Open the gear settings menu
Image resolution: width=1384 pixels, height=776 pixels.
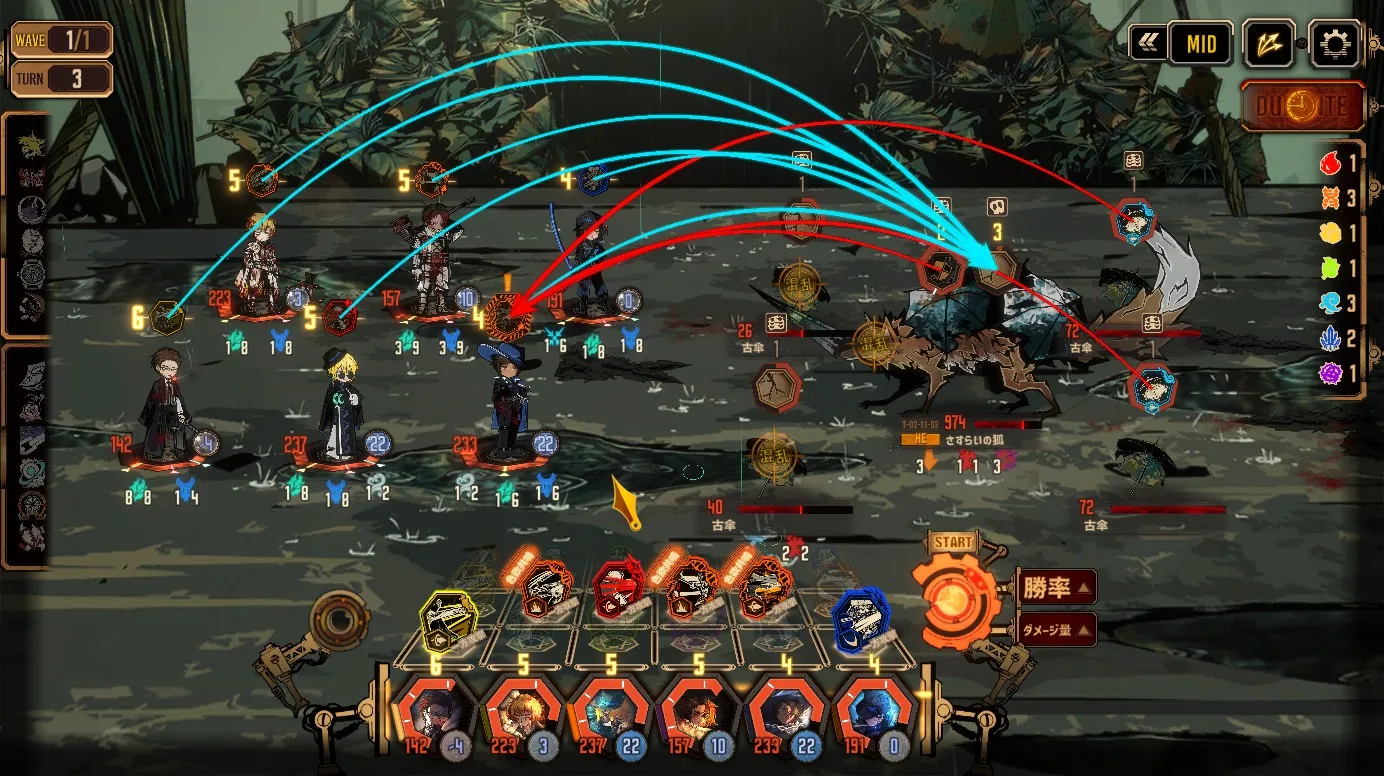pyautogui.click(x=1335, y=44)
